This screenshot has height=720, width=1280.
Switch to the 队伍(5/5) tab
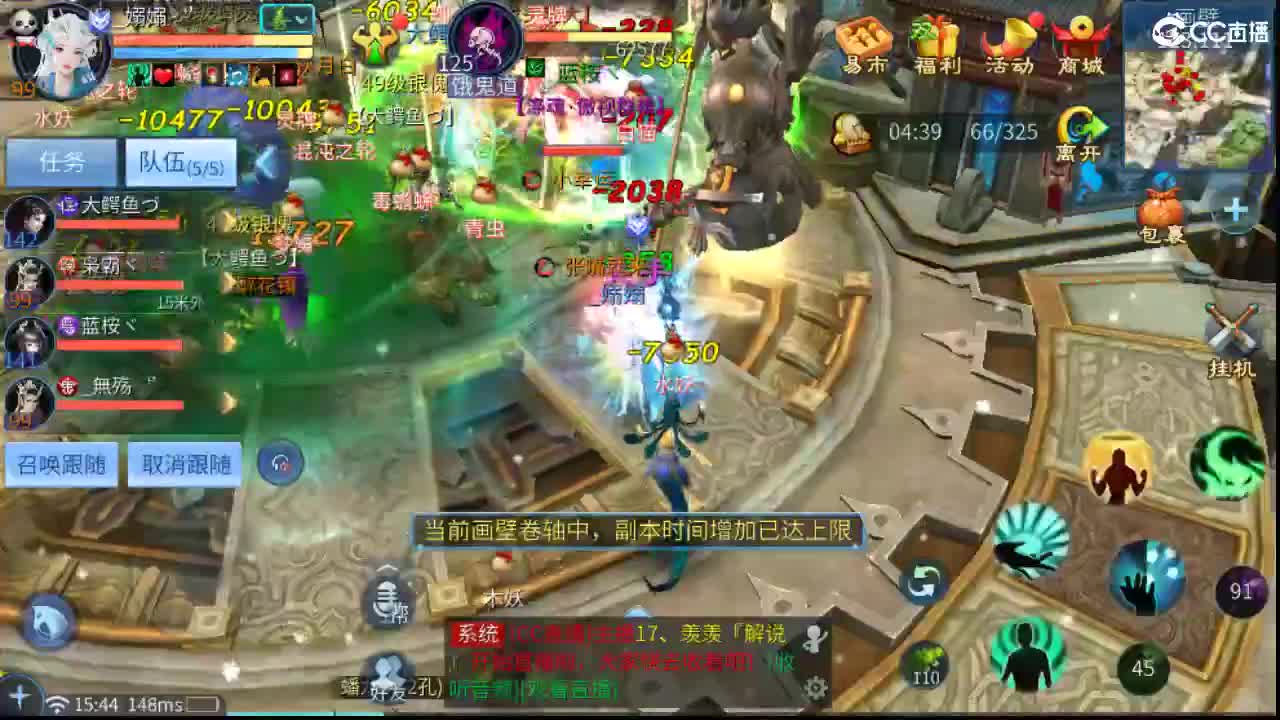pos(180,162)
